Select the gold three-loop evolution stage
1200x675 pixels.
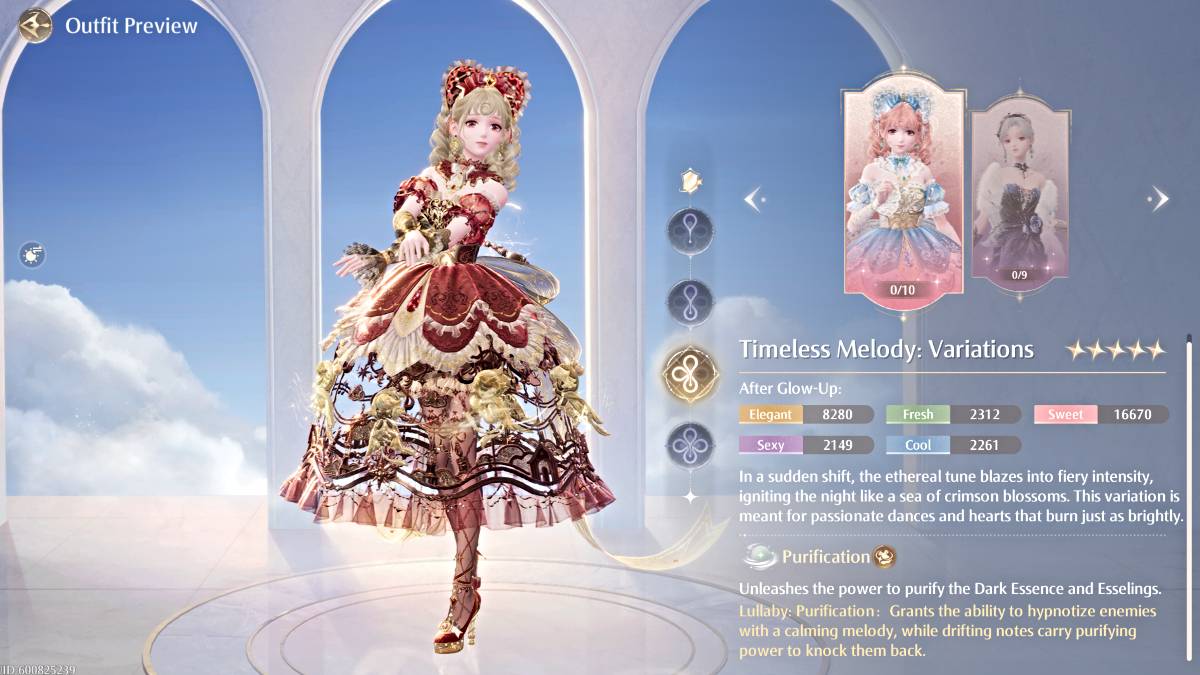[690, 373]
